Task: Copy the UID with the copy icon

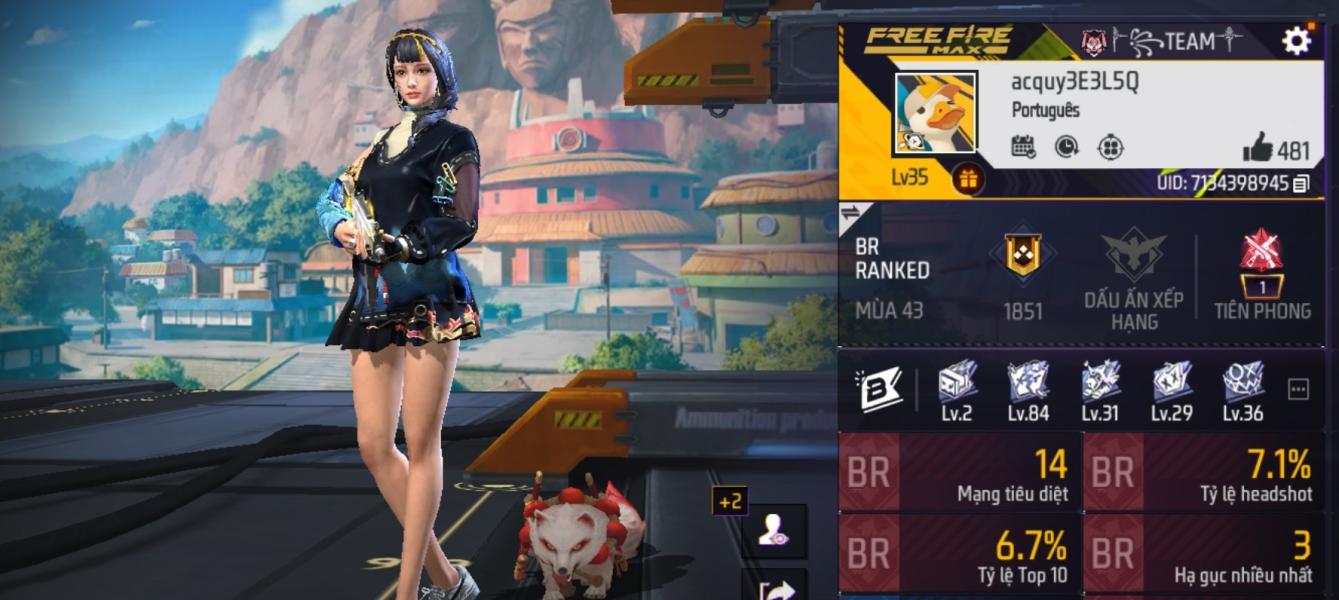Action: click(1300, 183)
